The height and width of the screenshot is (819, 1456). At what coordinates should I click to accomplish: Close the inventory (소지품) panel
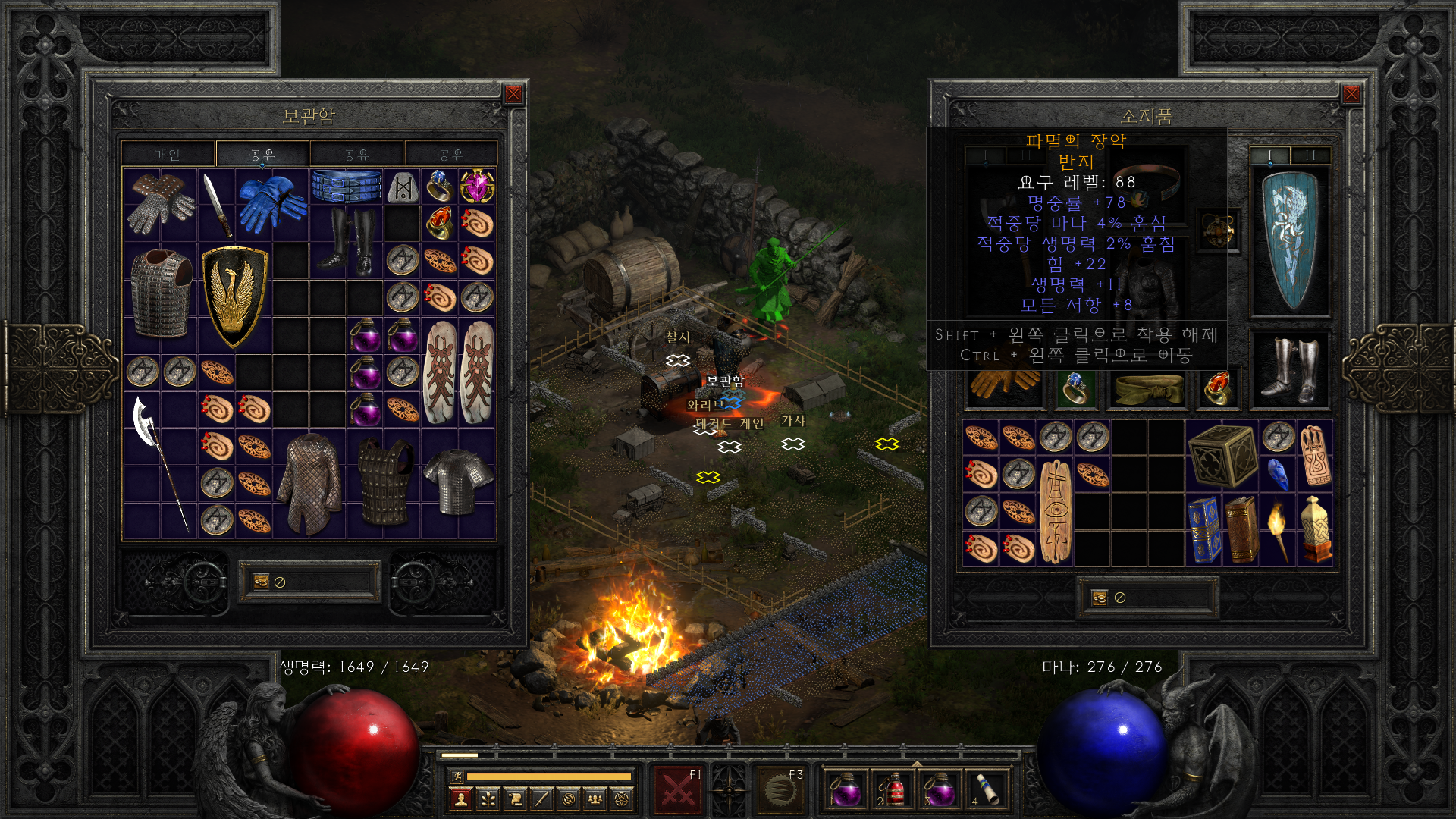point(1351,94)
